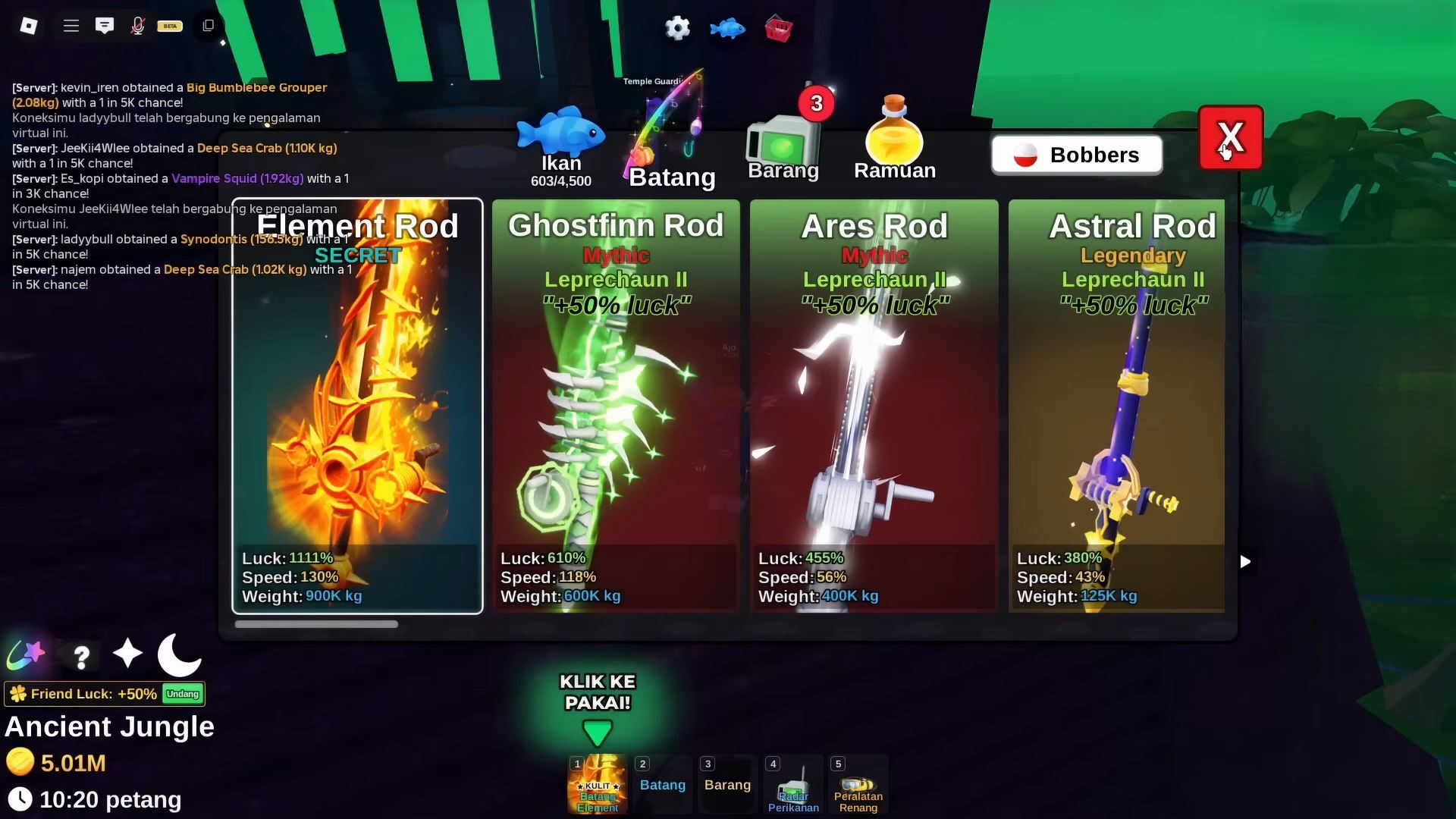The image size is (1456, 819).
Task: Toggle the microphone mute icon
Action: pos(137,25)
